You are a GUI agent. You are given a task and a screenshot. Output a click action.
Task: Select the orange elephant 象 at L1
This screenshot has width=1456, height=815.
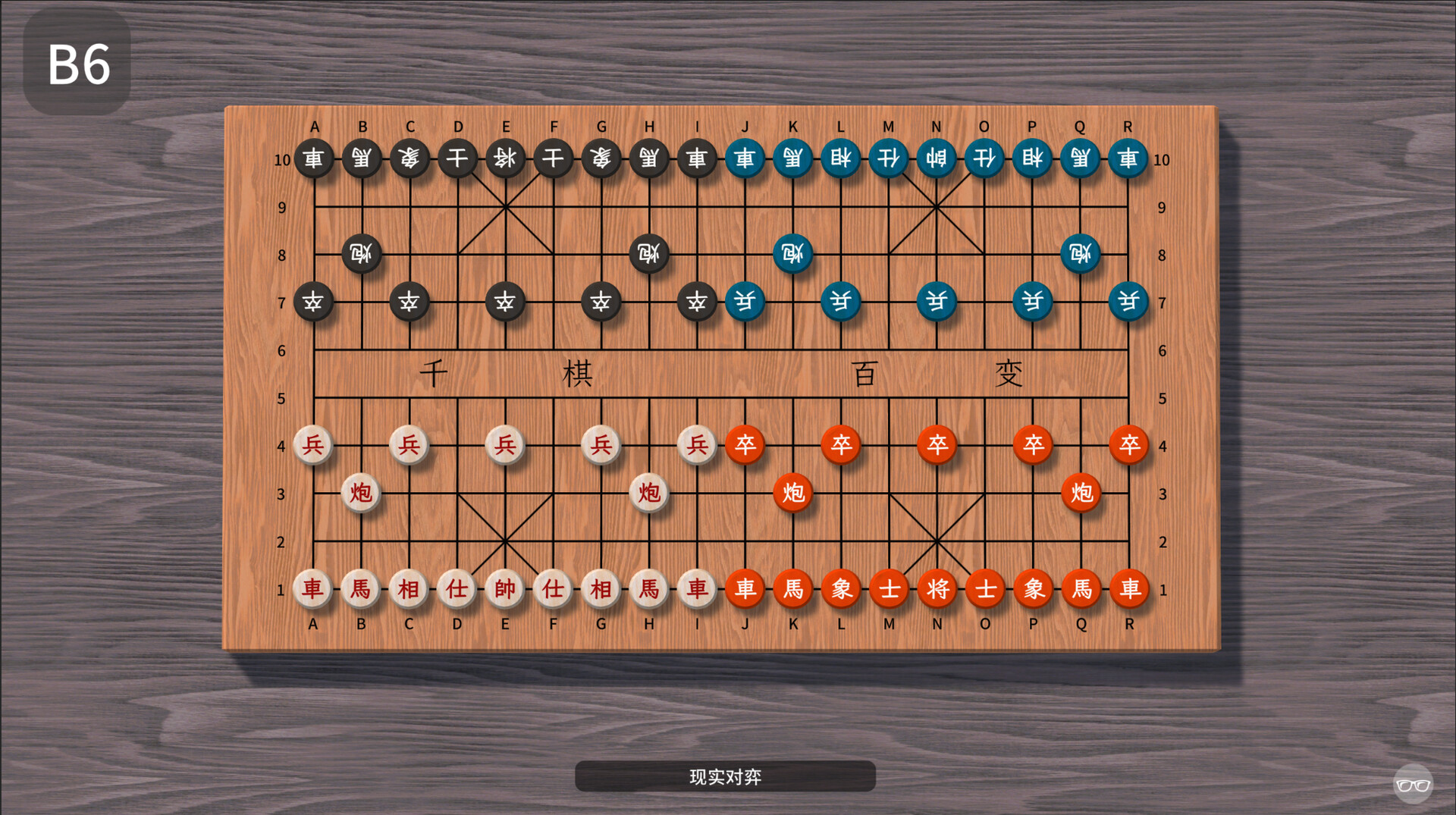click(842, 588)
